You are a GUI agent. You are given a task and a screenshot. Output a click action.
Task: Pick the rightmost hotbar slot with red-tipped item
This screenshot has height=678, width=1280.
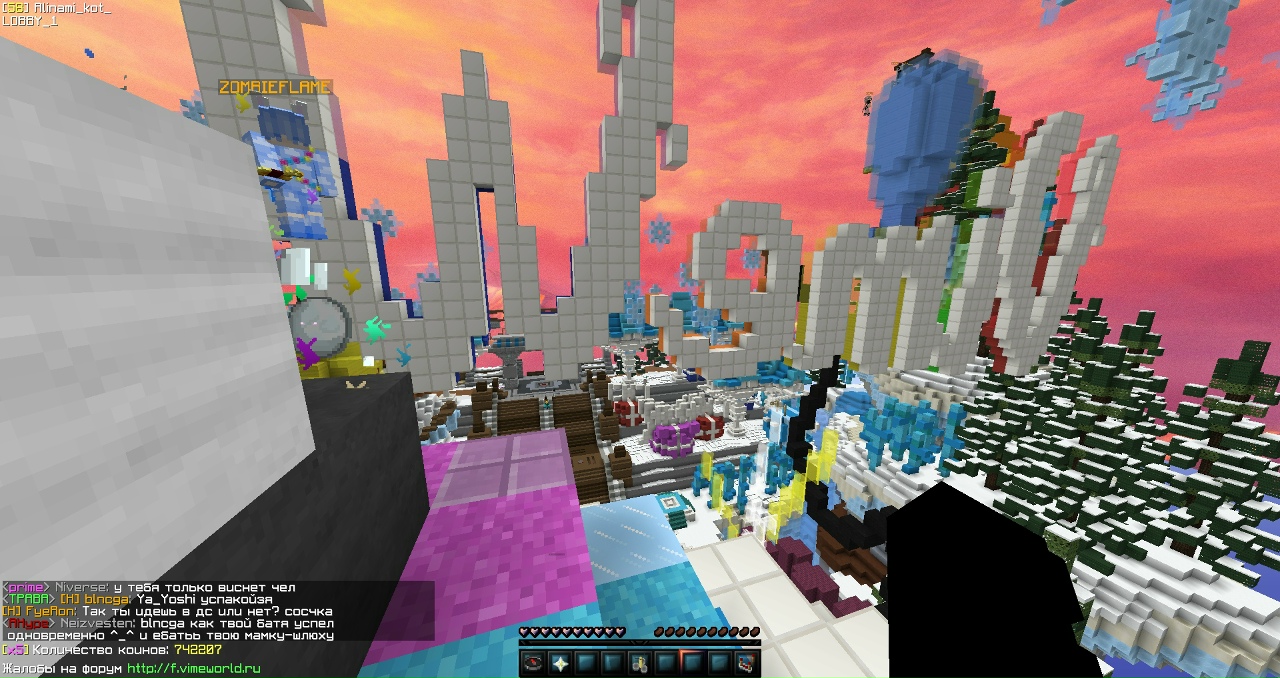point(746,662)
